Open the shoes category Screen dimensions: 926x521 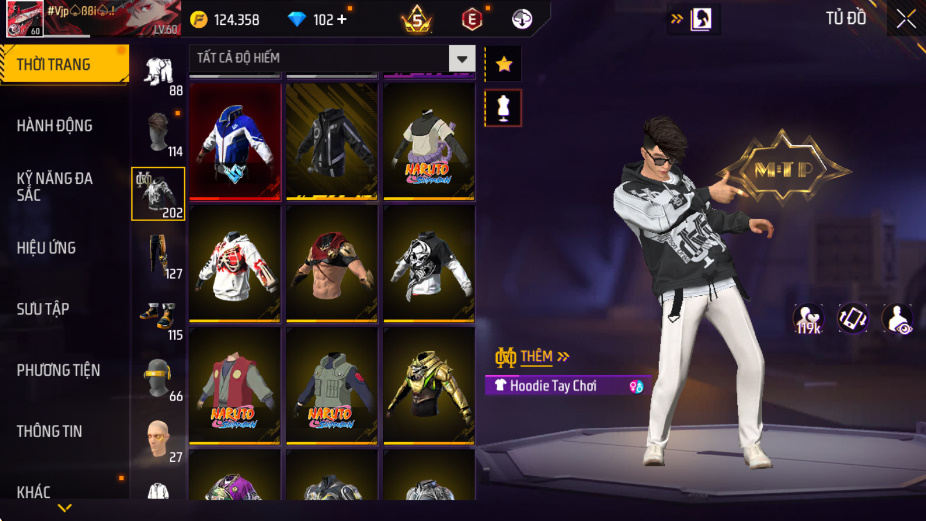(158, 316)
